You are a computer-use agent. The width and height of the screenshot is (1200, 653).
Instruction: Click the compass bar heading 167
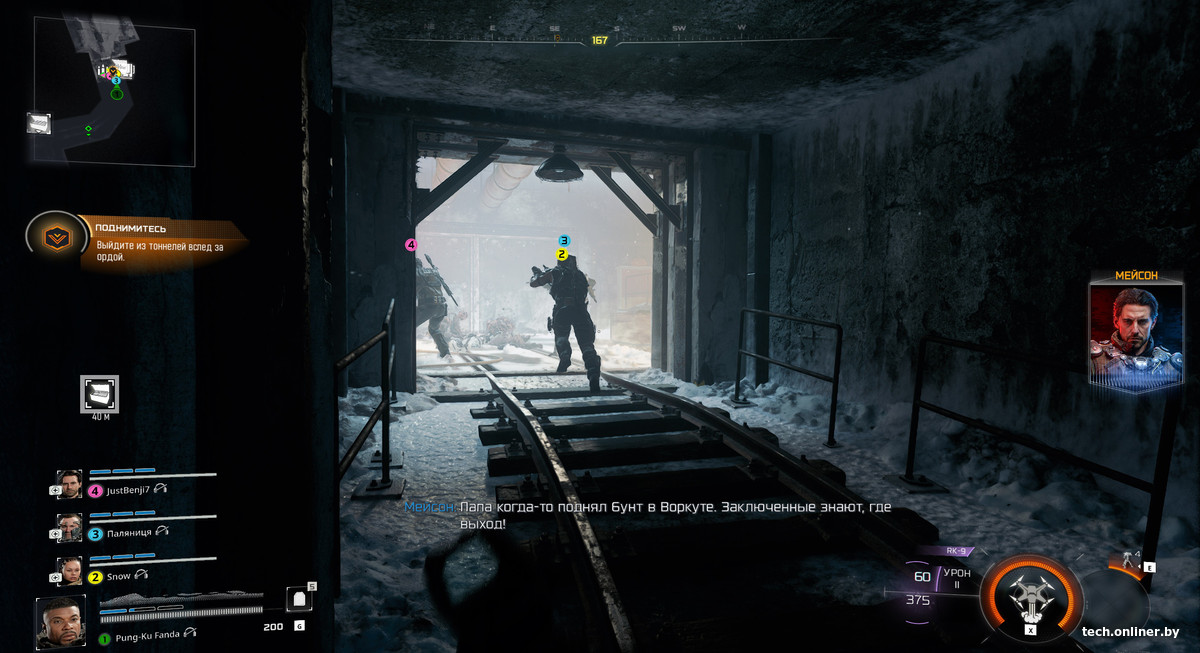point(599,40)
